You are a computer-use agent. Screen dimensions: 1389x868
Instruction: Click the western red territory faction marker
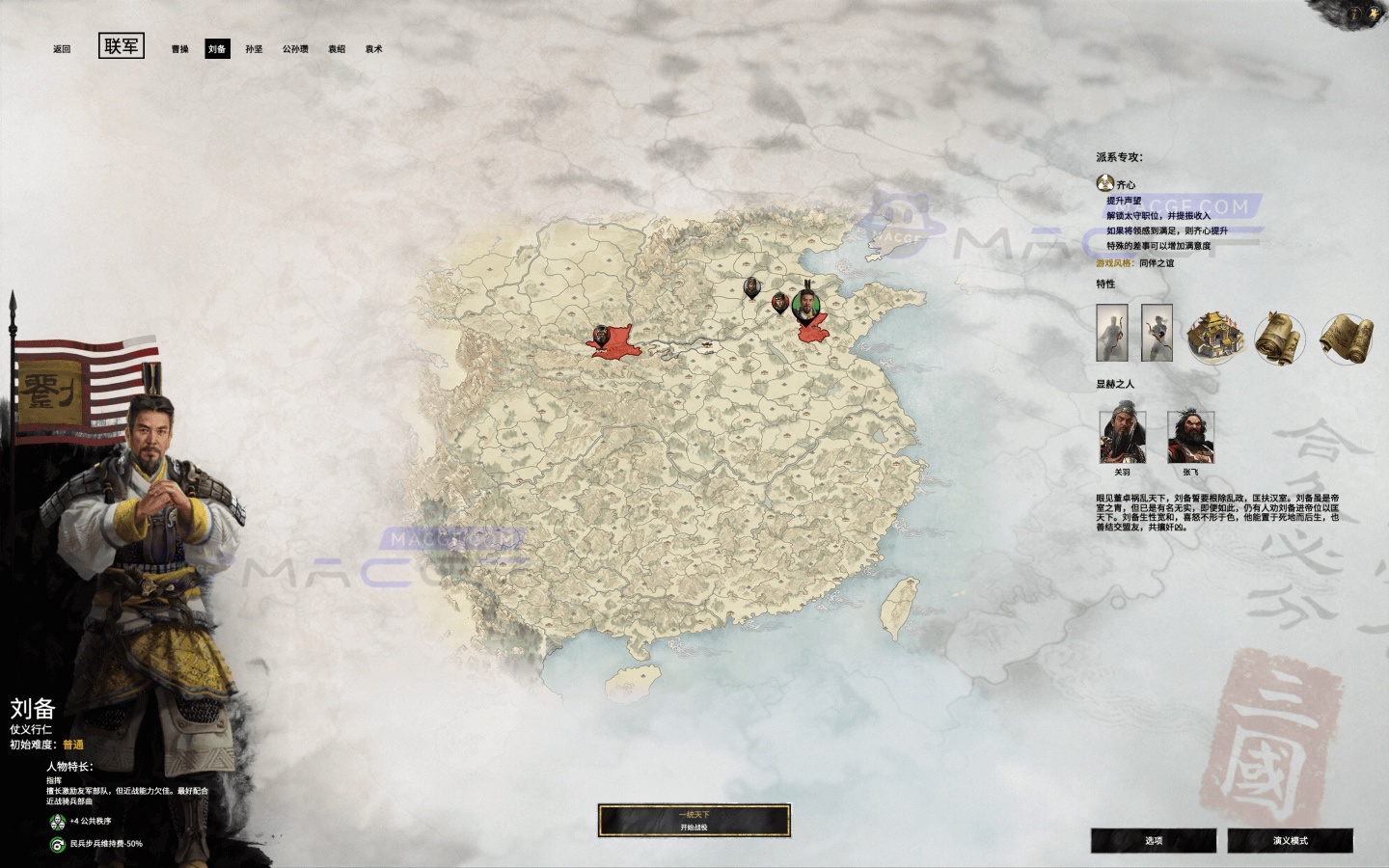pyautogui.click(x=603, y=335)
